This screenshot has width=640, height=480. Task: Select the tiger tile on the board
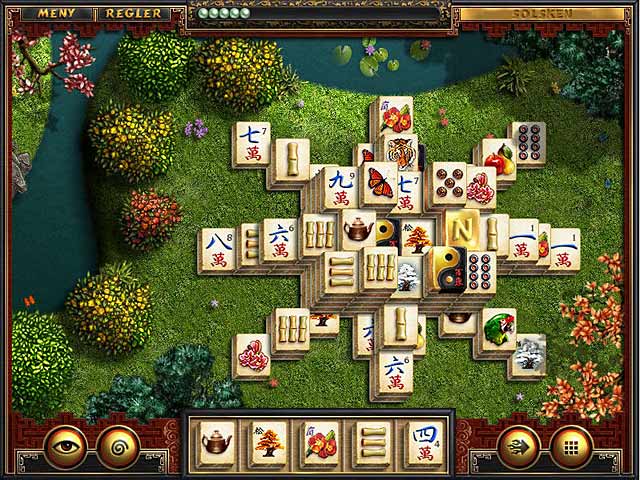[x=403, y=153]
